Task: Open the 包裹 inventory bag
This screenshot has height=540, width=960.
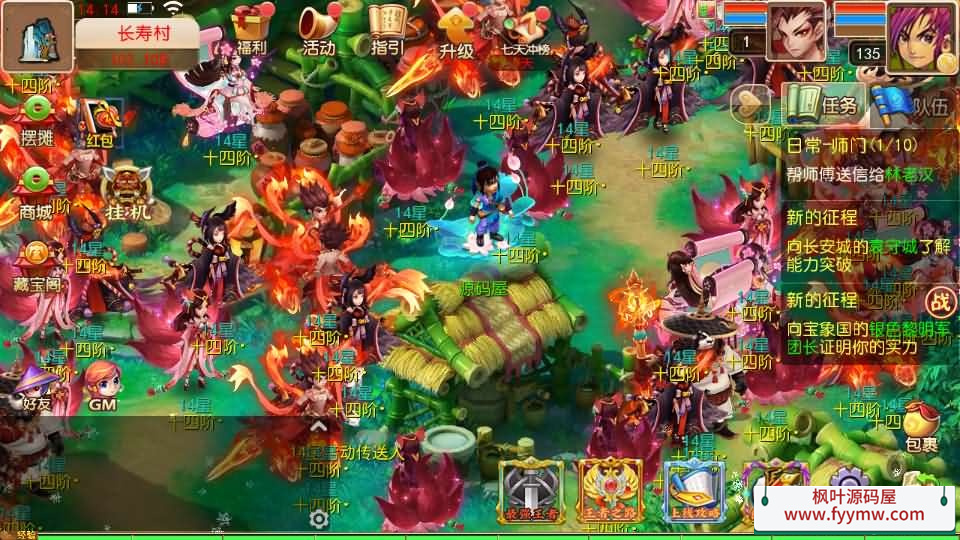Action: click(x=921, y=425)
